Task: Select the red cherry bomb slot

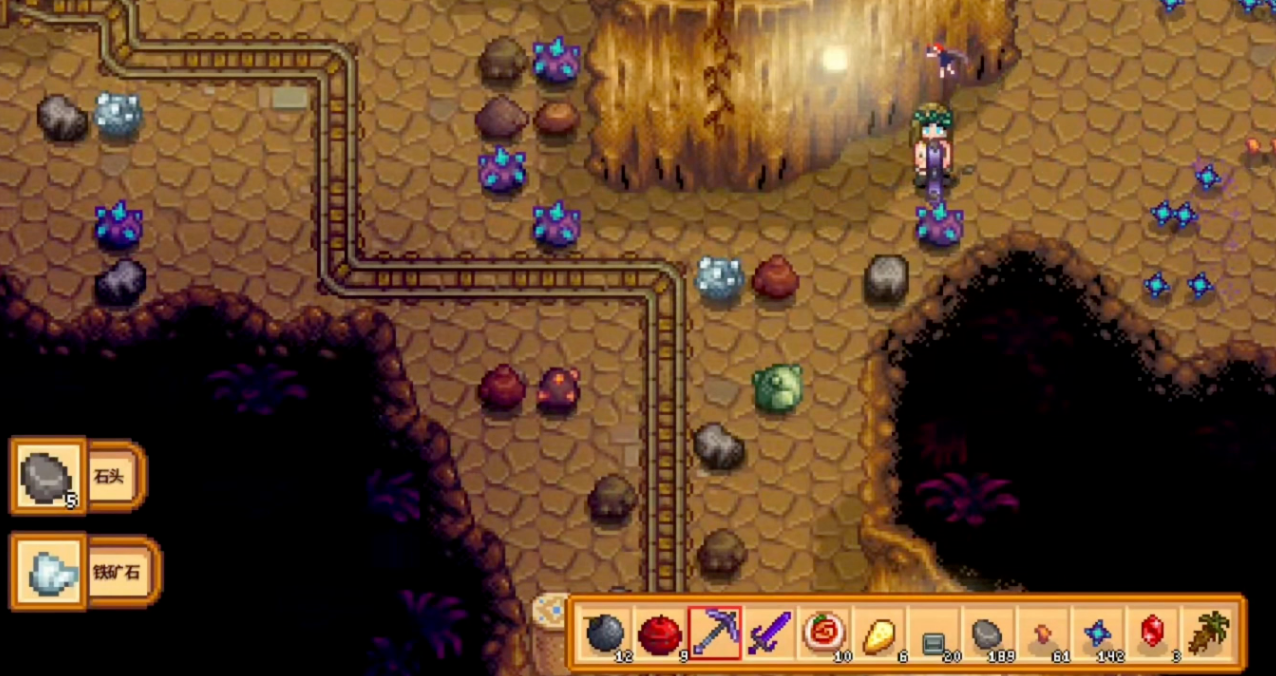Action: pyautogui.click(x=659, y=633)
